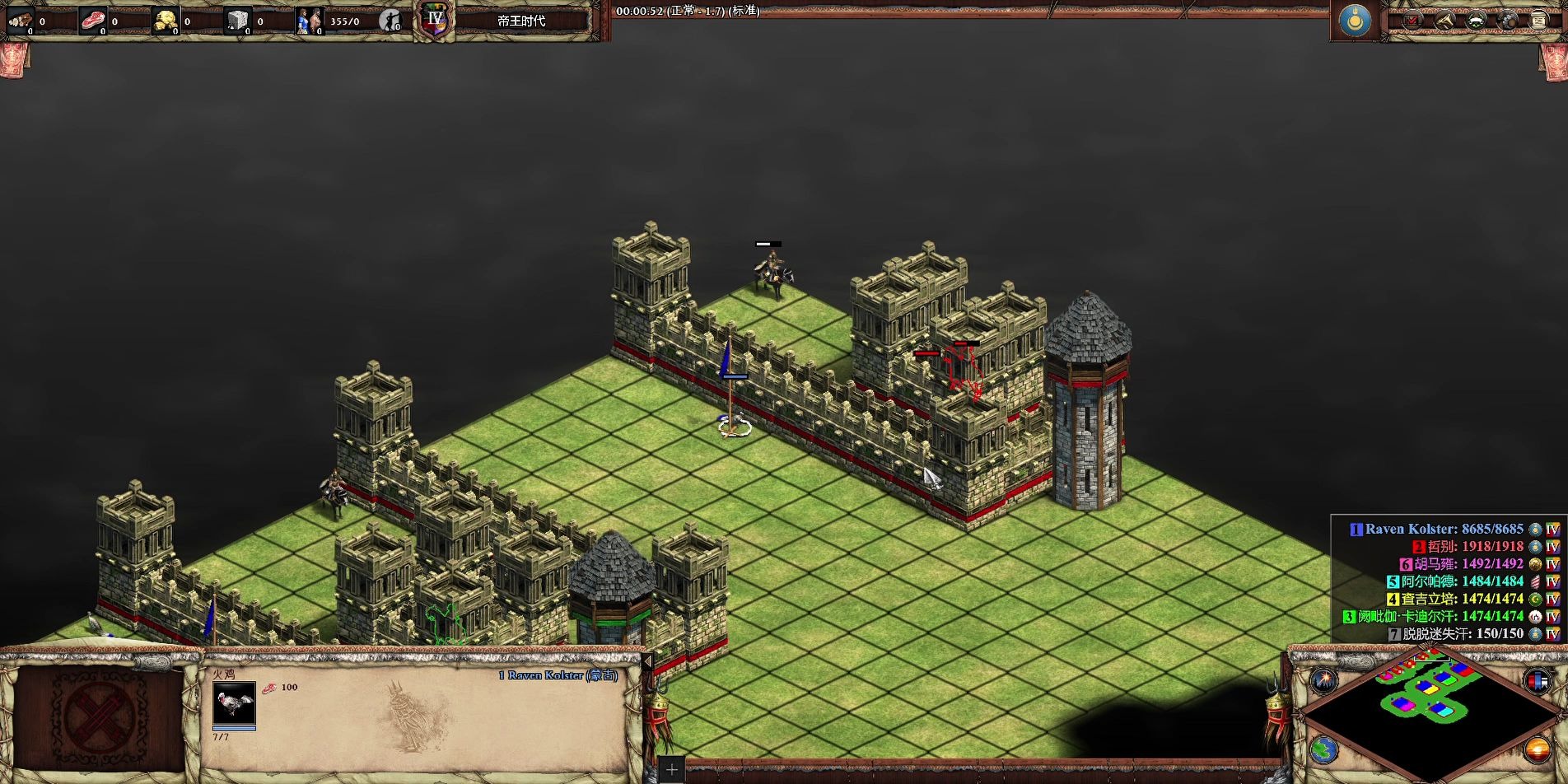The height and width of the screenshot is (784, 1568).
Task: Open the objectives checklist icon
Action: 1412,21
